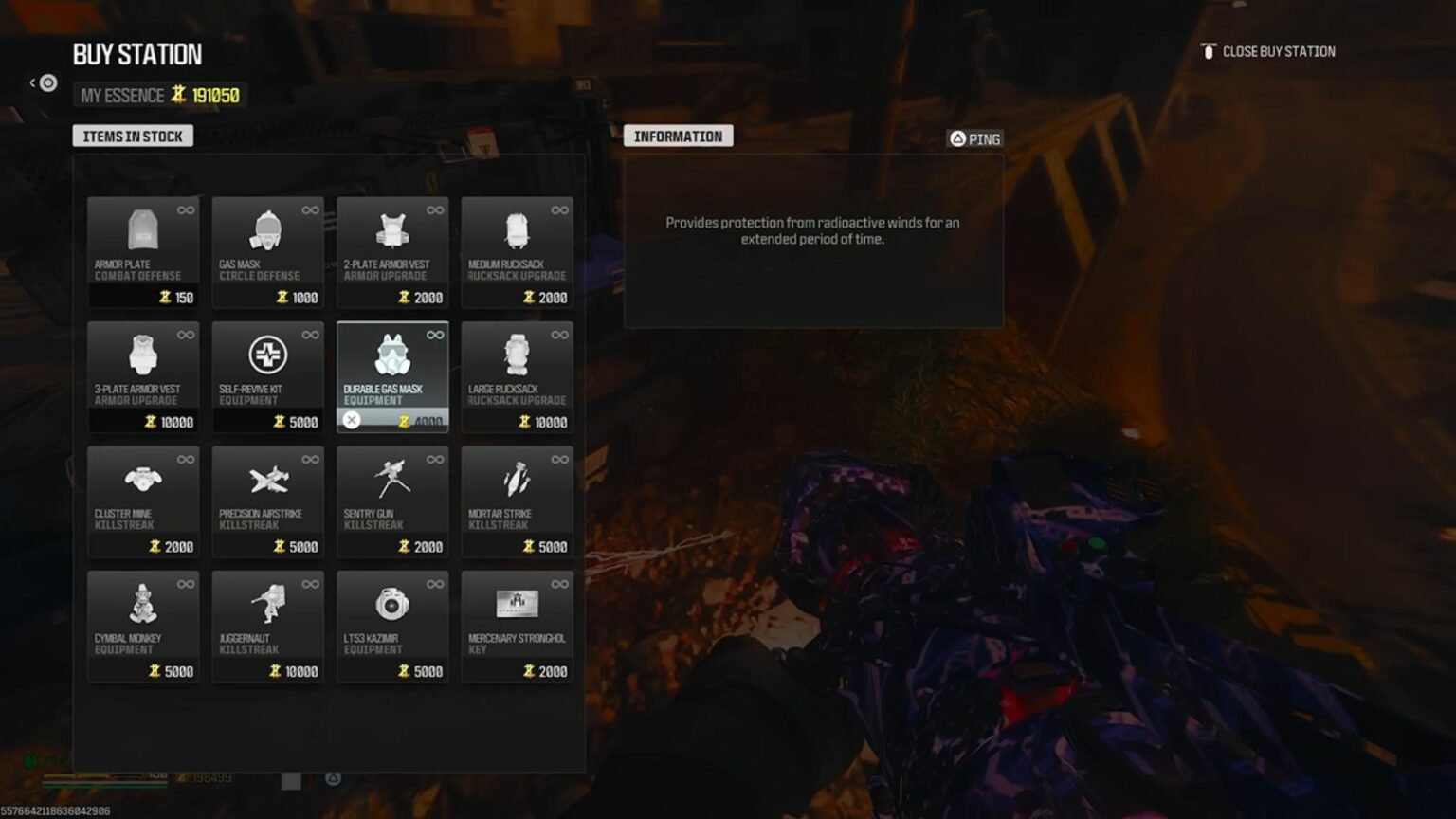Screen dimensions: 1456x819
Task: Select the Gas Mask circle defense icon
Action: click(268, 230)
